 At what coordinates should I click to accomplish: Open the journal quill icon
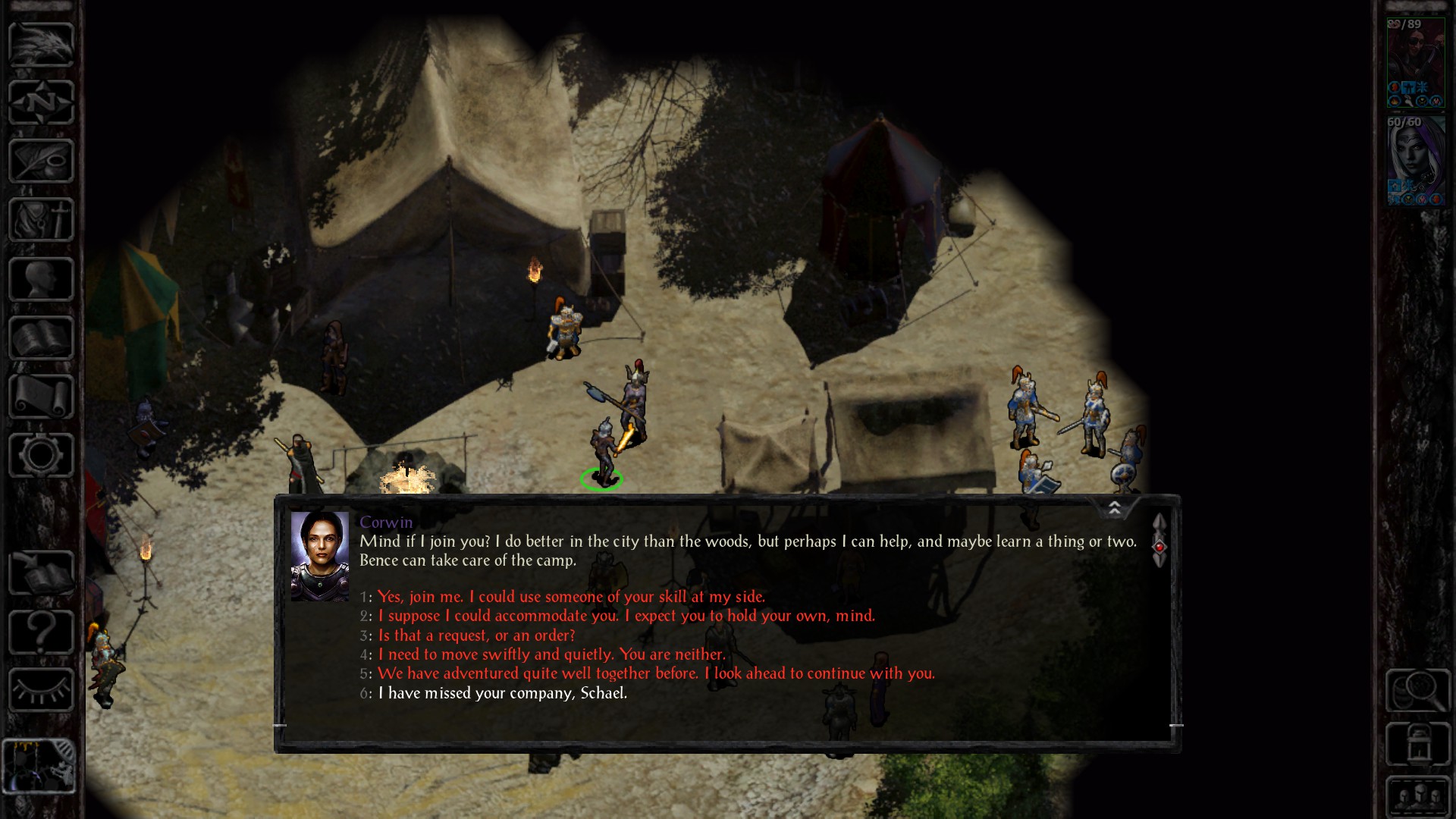41,161
